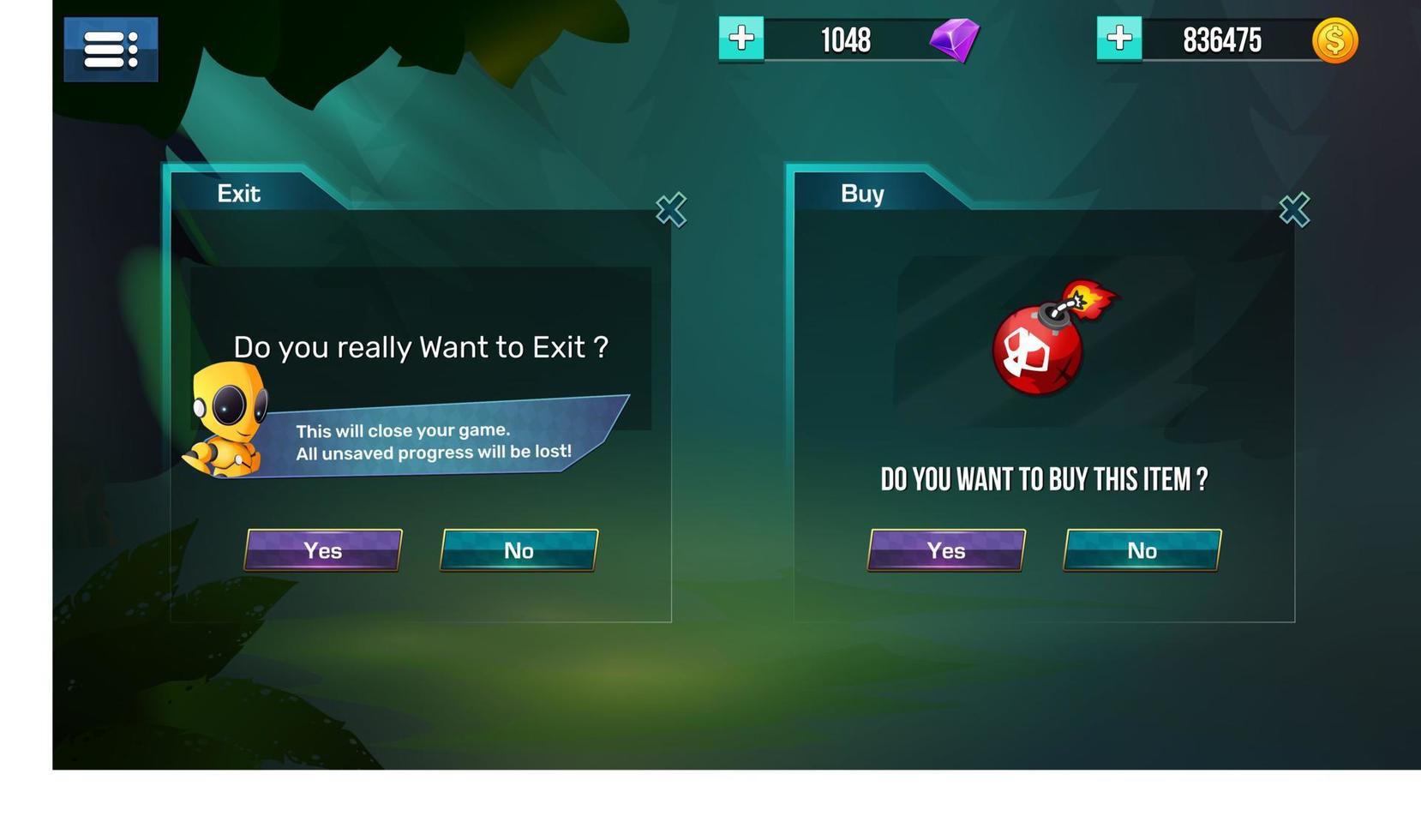Dismiss the Buy dialog via its X icon
This screenshot has width=1421, height=840.
tap(1295, 210)
